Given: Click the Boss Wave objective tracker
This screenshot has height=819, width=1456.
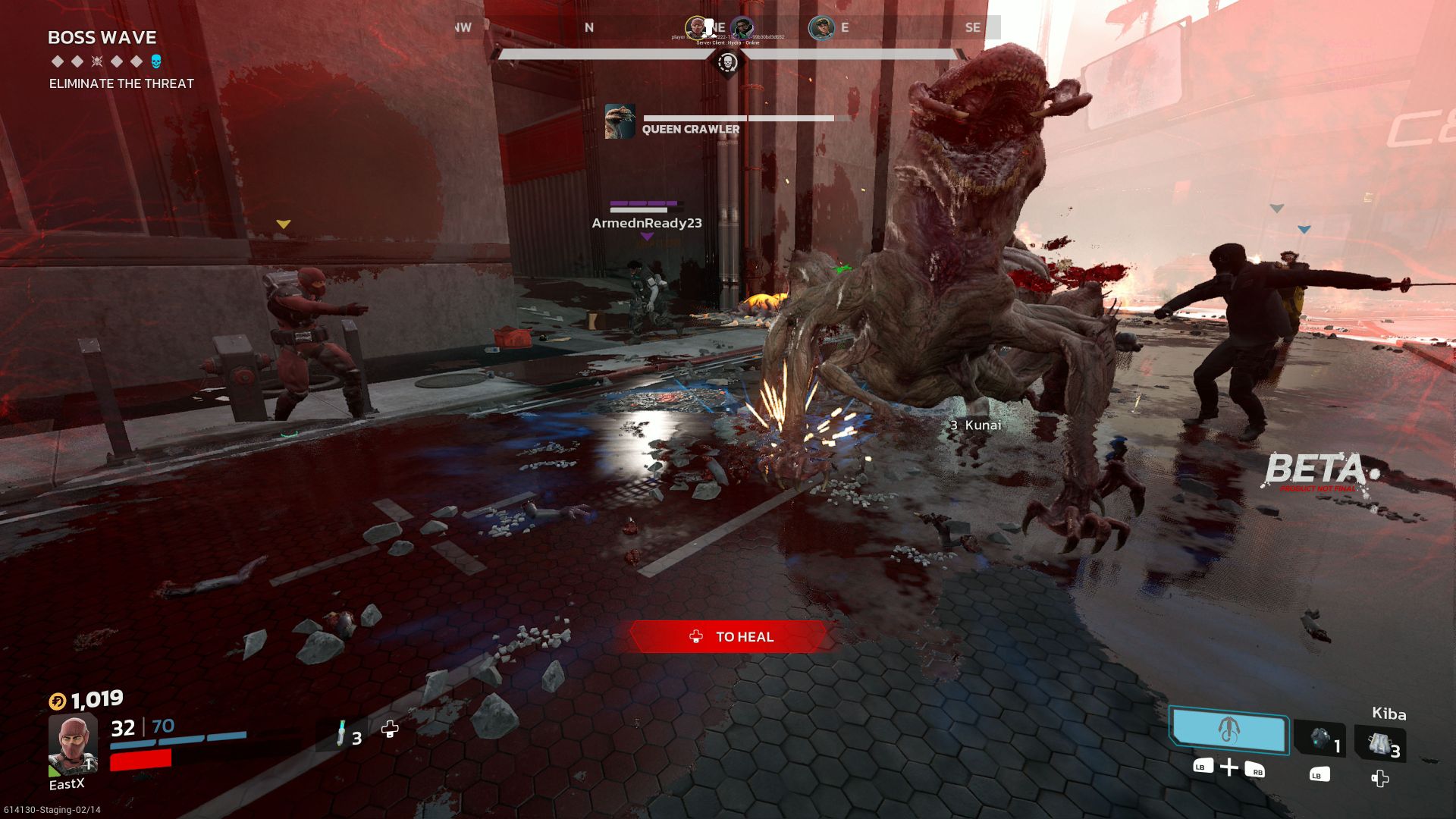Looking at the screenshot, I should (x=102, y=38).
